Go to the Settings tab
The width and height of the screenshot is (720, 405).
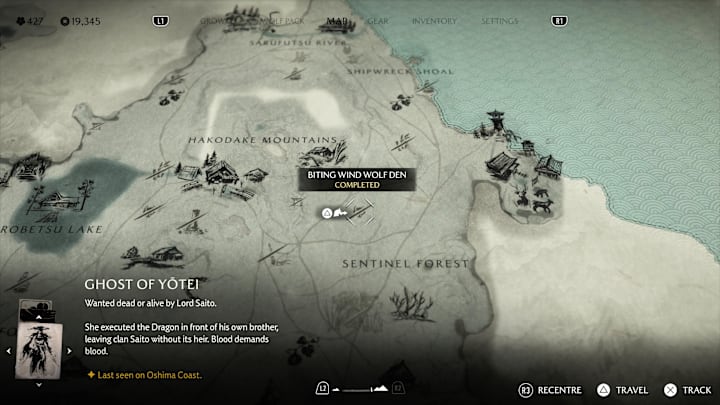(x=499, y=21)
